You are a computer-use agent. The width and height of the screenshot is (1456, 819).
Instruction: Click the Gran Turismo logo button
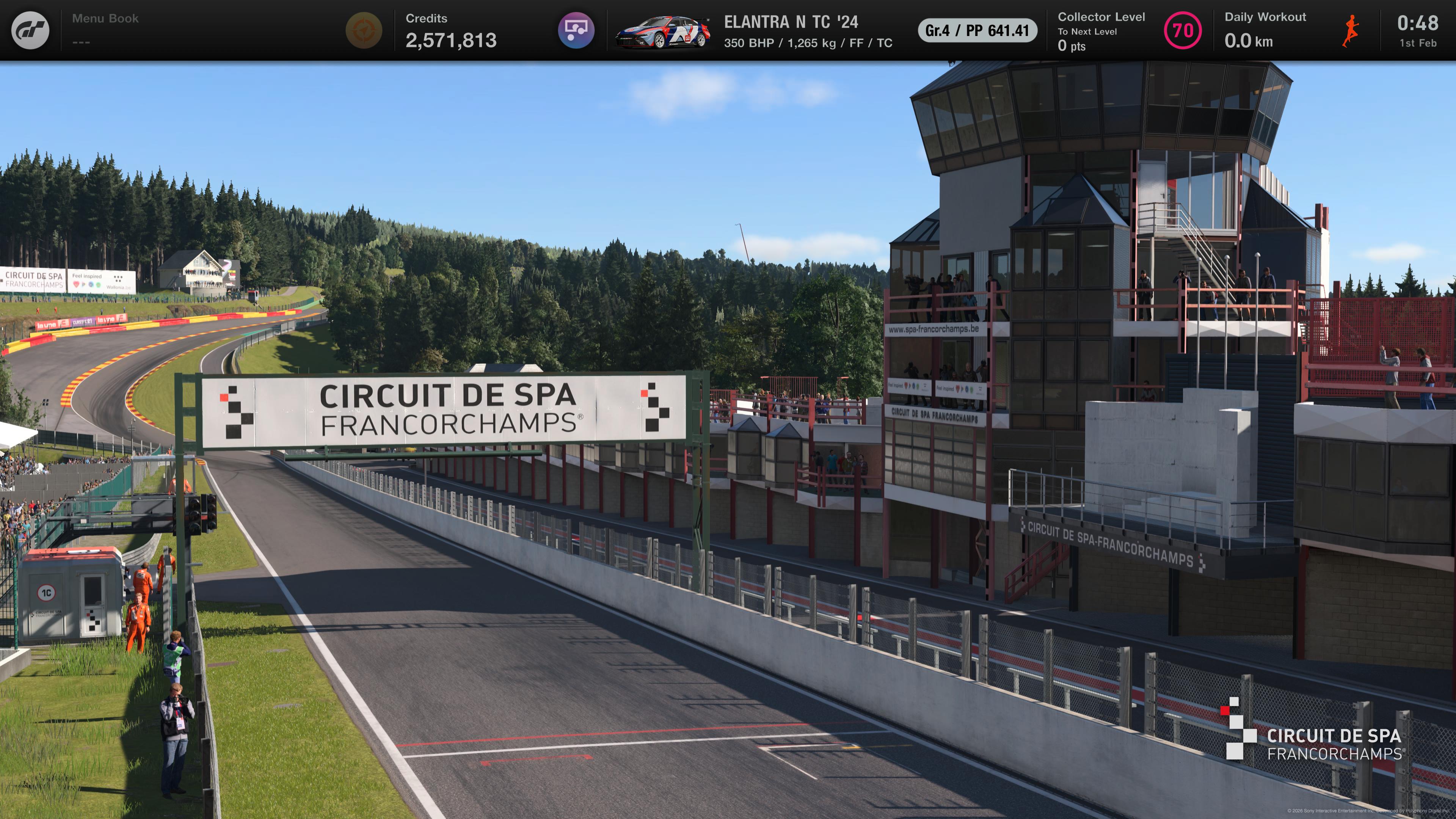tap(30, 30)
